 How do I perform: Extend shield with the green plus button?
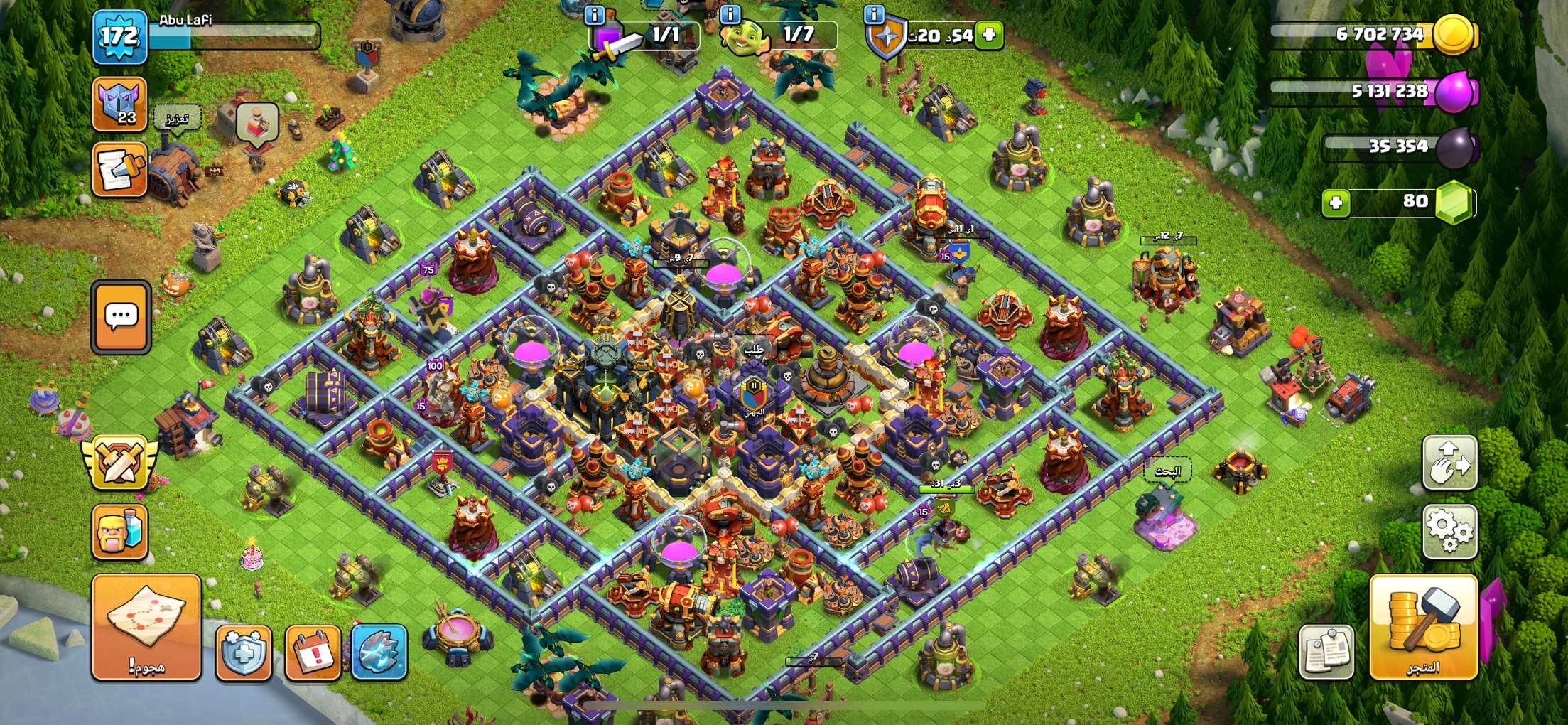tap(989, 34)
